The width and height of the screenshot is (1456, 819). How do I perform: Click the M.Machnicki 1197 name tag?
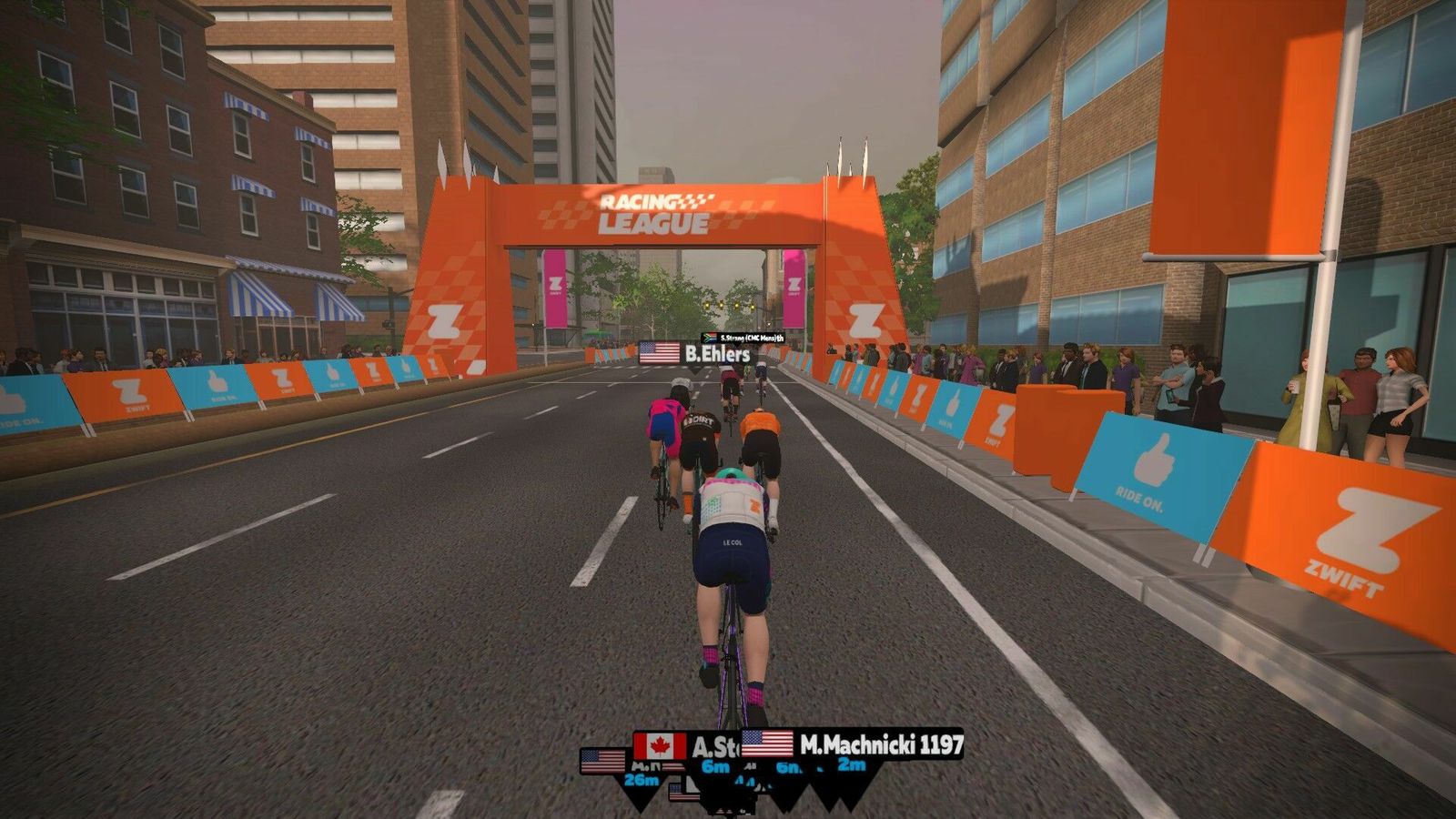pyautogui.click(x=853, y=744)
